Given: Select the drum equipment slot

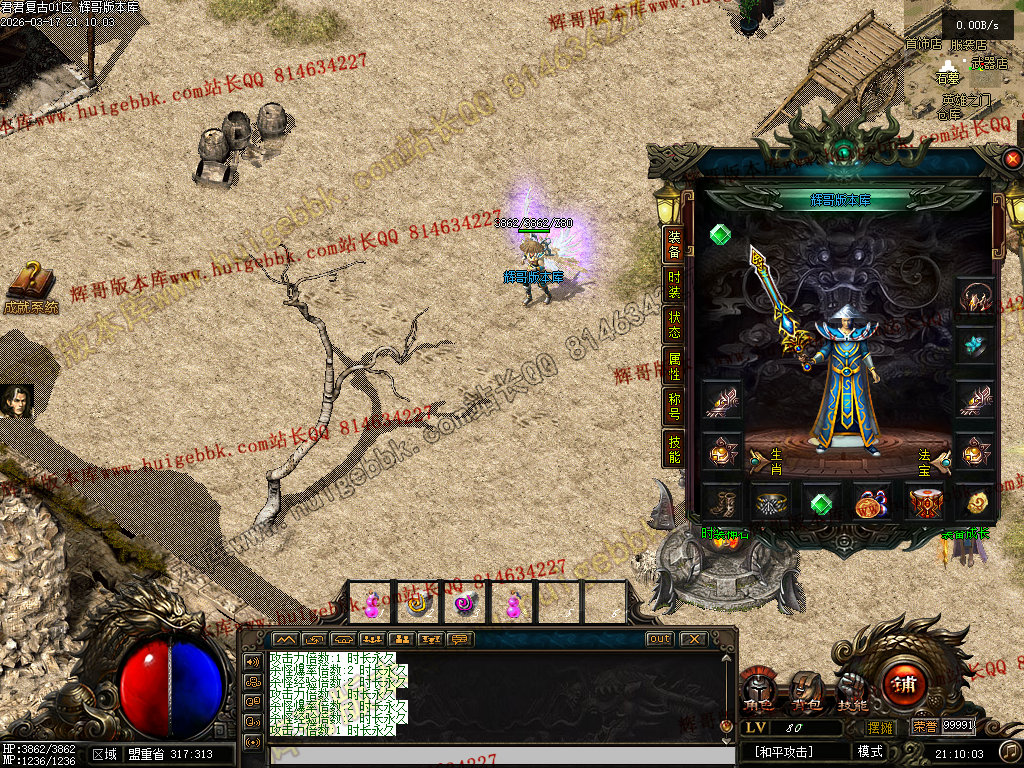Looking at the screenshot, I should pos(924,502).
